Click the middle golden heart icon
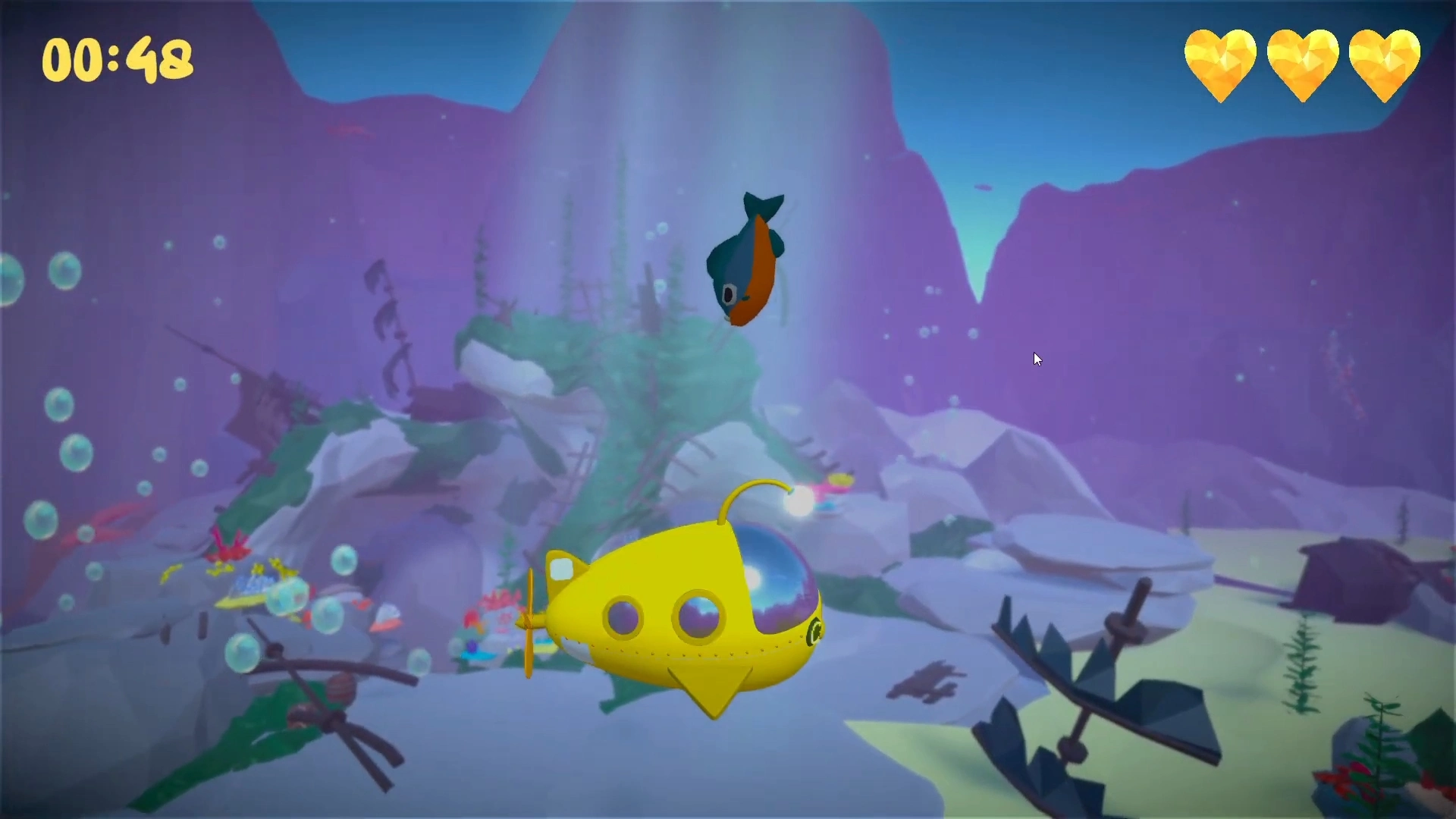 coord(1303,64)
